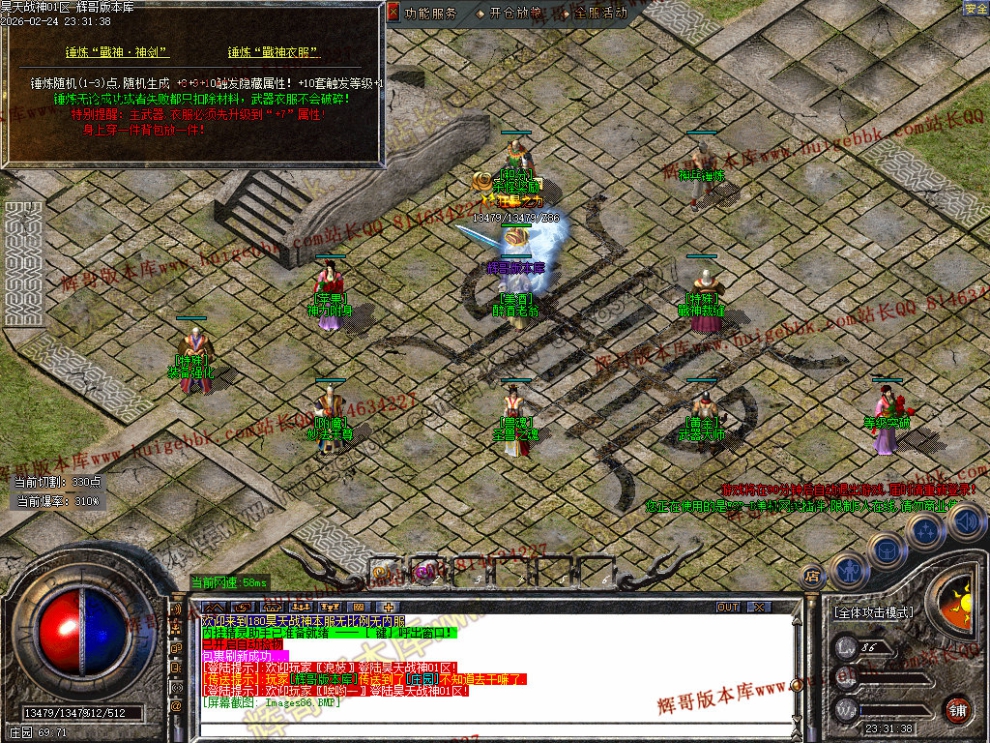Open the bag inventory icon
Screen dimensions: 990x743
pos(886,549)
